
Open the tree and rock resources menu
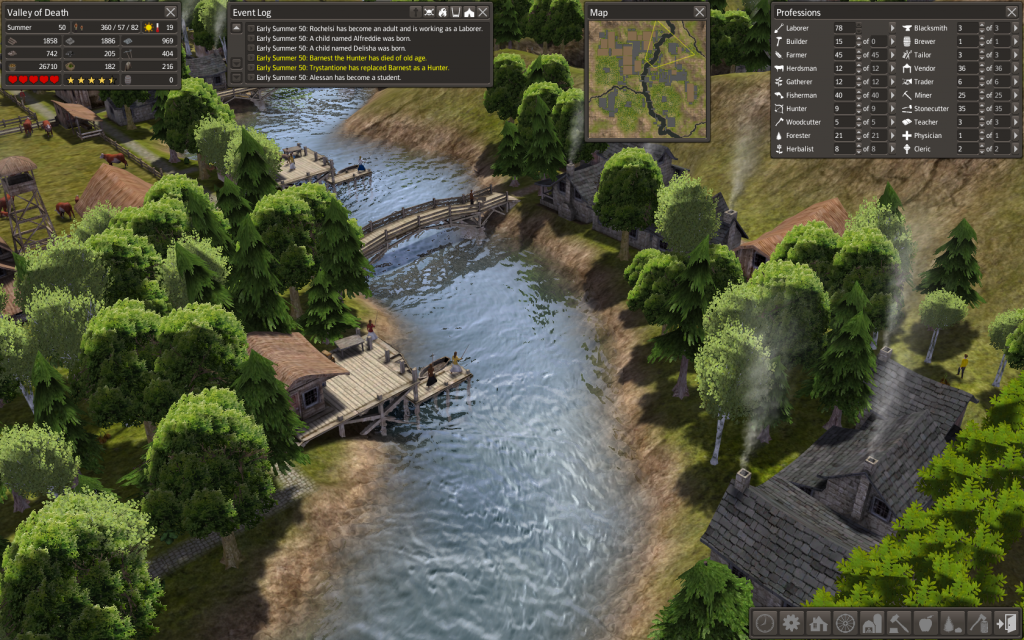[953, 622]
